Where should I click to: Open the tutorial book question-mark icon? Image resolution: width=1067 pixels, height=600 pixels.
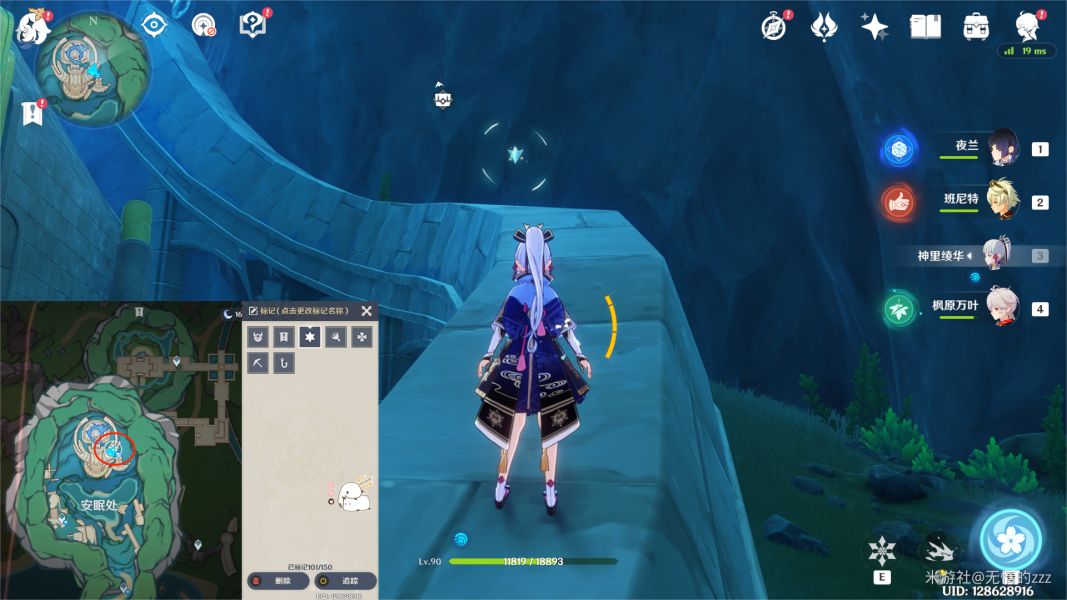click(253, 24)
